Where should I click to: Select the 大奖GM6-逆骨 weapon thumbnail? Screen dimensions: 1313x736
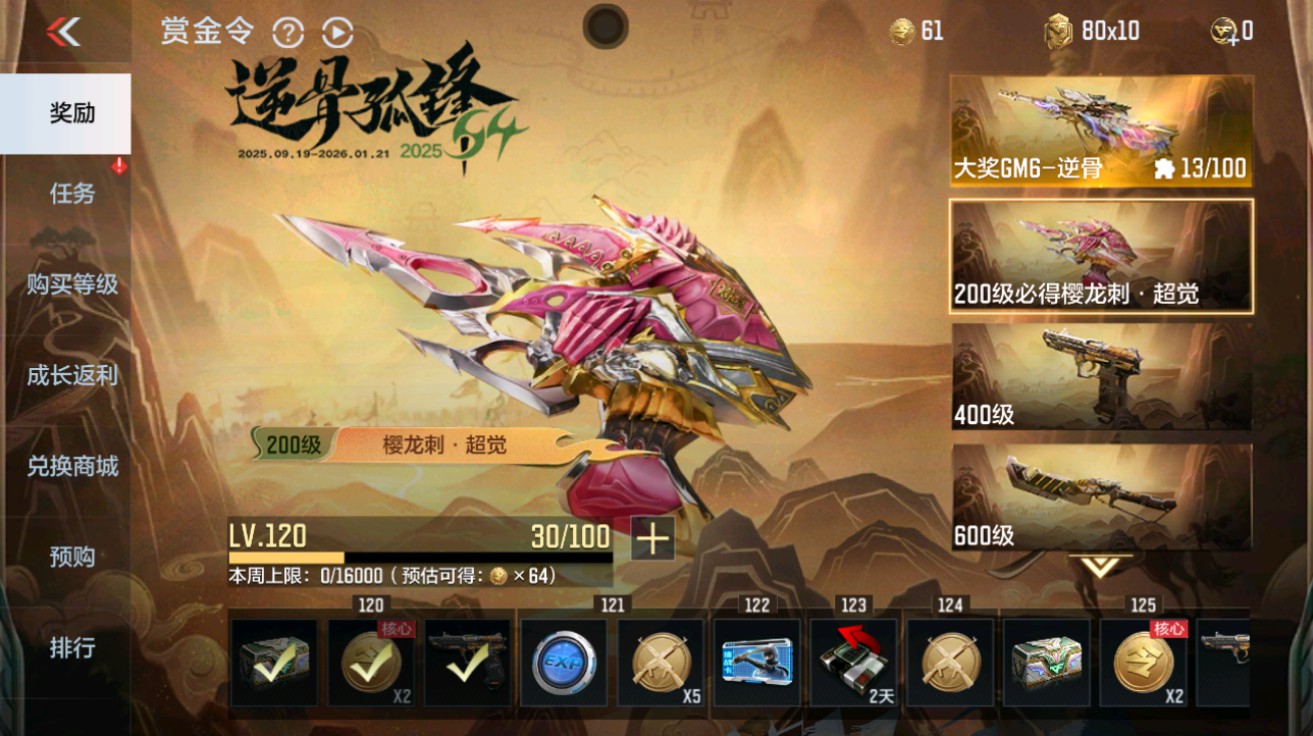pos(1097,128)
